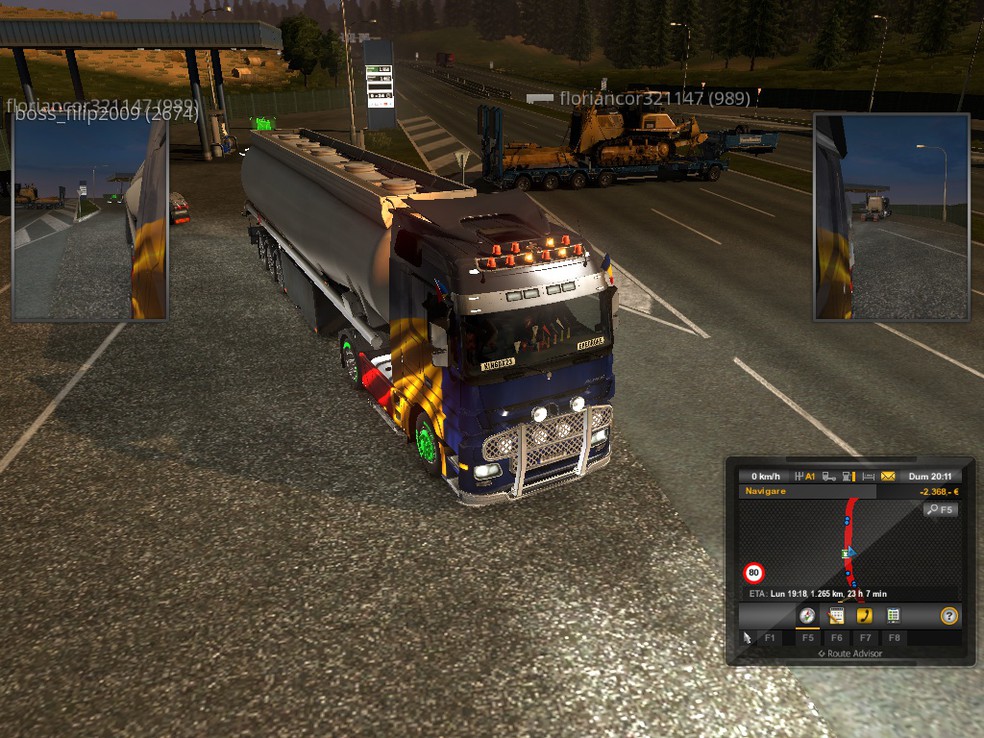The height and width of the screenshot is (738, 984).
Task: Click the yellow question mark help button
Action: point(949,616)
